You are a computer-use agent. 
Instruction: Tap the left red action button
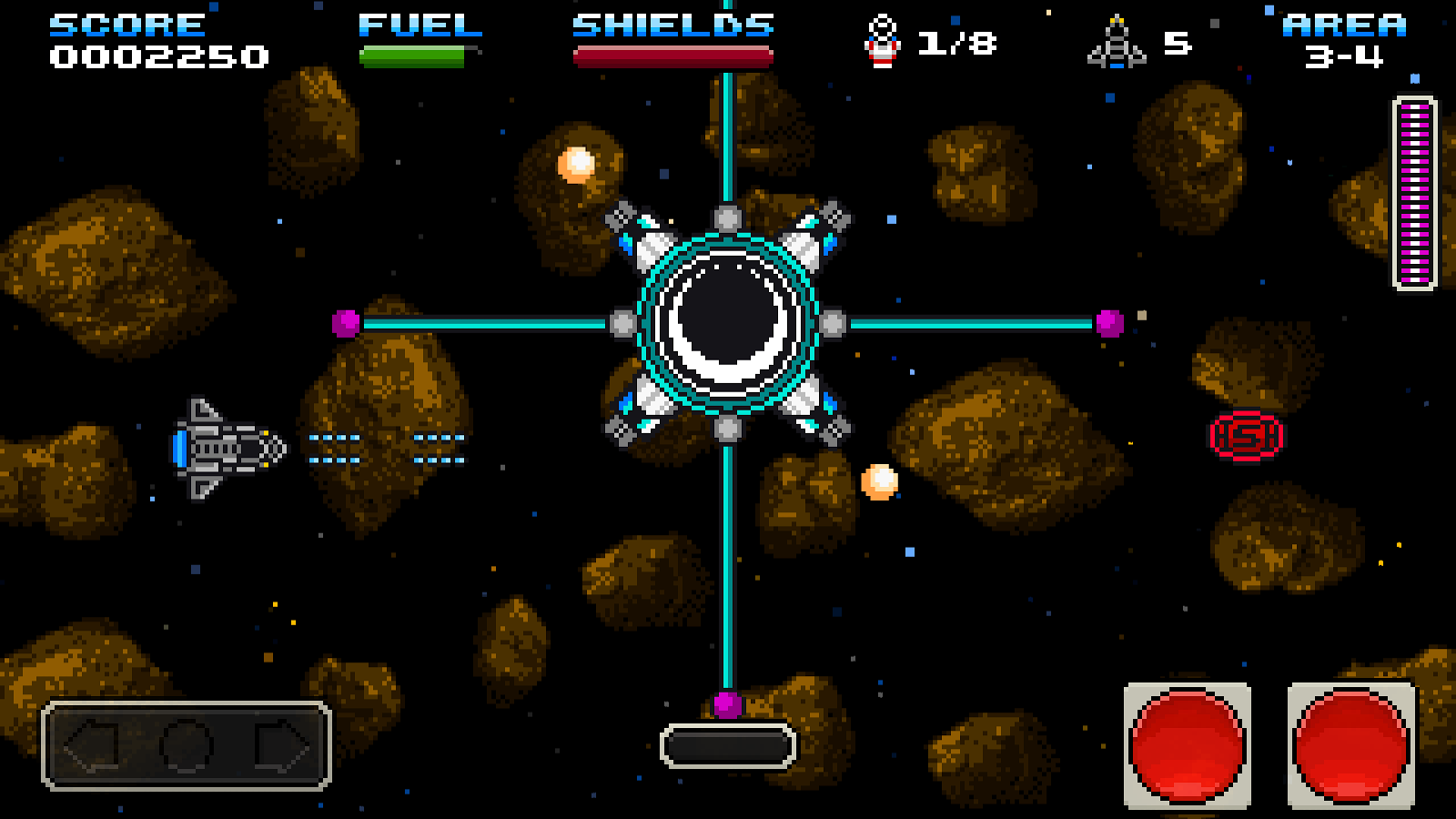1188,746
